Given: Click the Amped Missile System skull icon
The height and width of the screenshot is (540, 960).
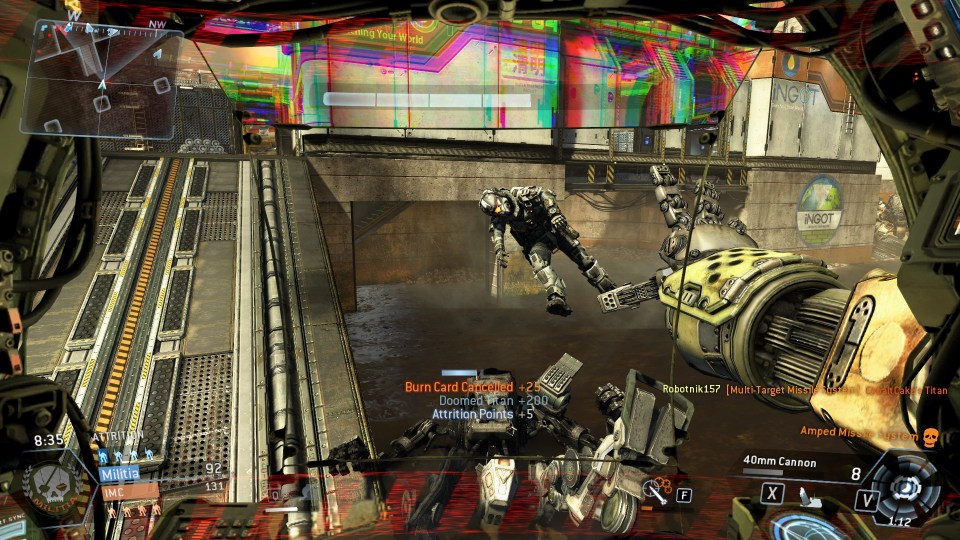Looking at the screenshot, I should pos(928,436).
